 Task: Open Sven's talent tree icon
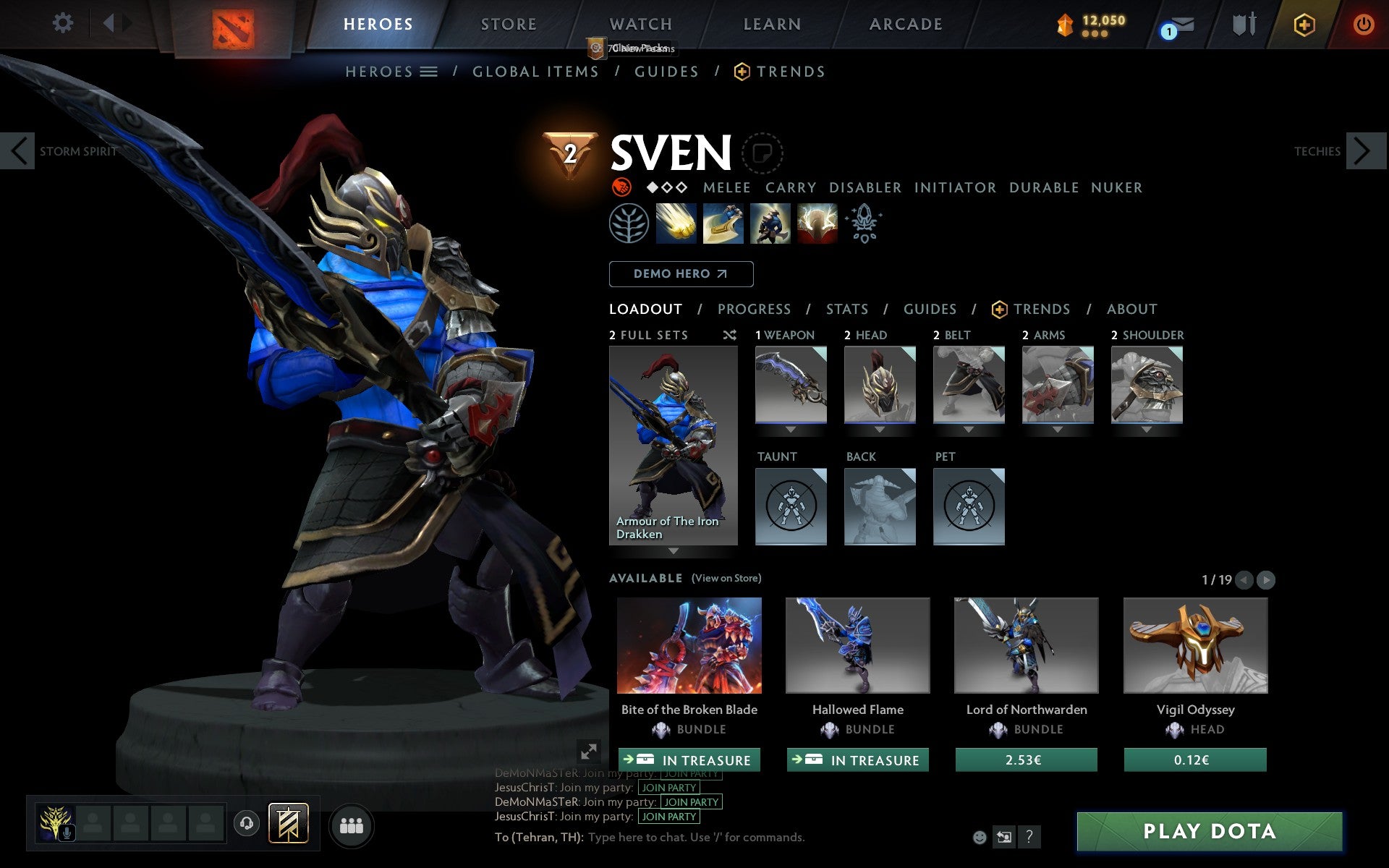[x=629, y=223]
